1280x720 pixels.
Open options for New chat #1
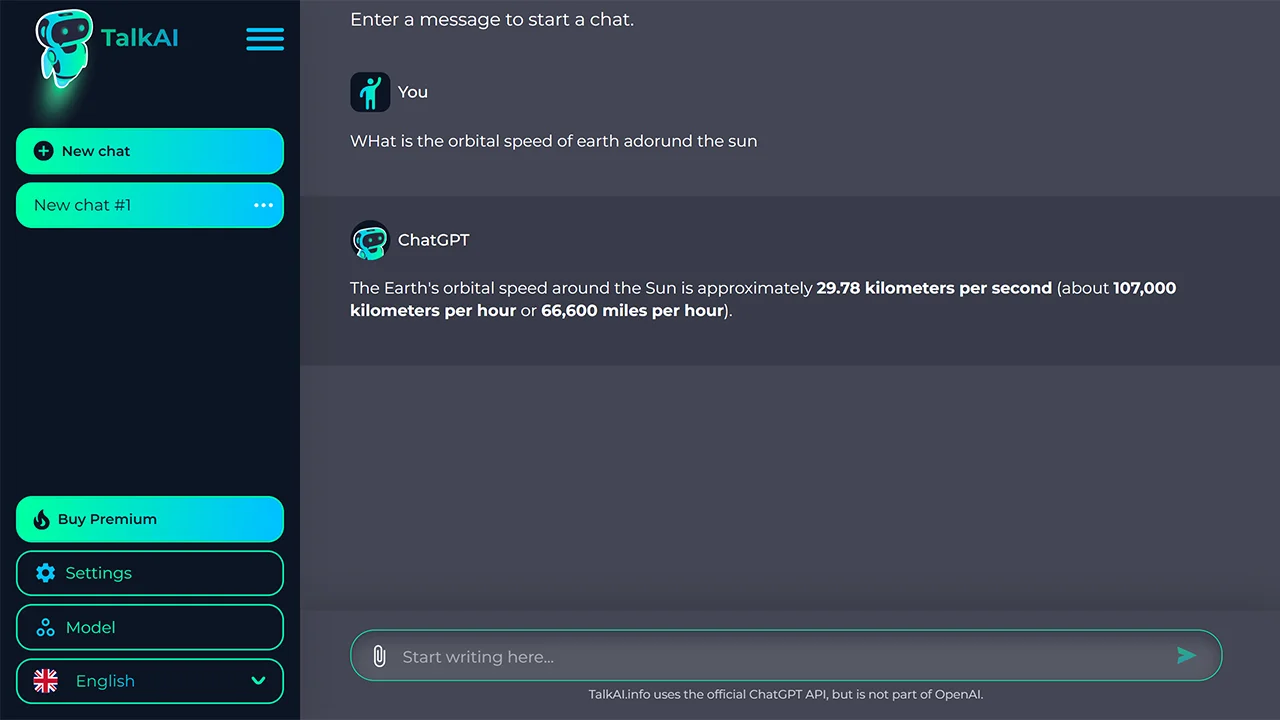click(263, 205)
